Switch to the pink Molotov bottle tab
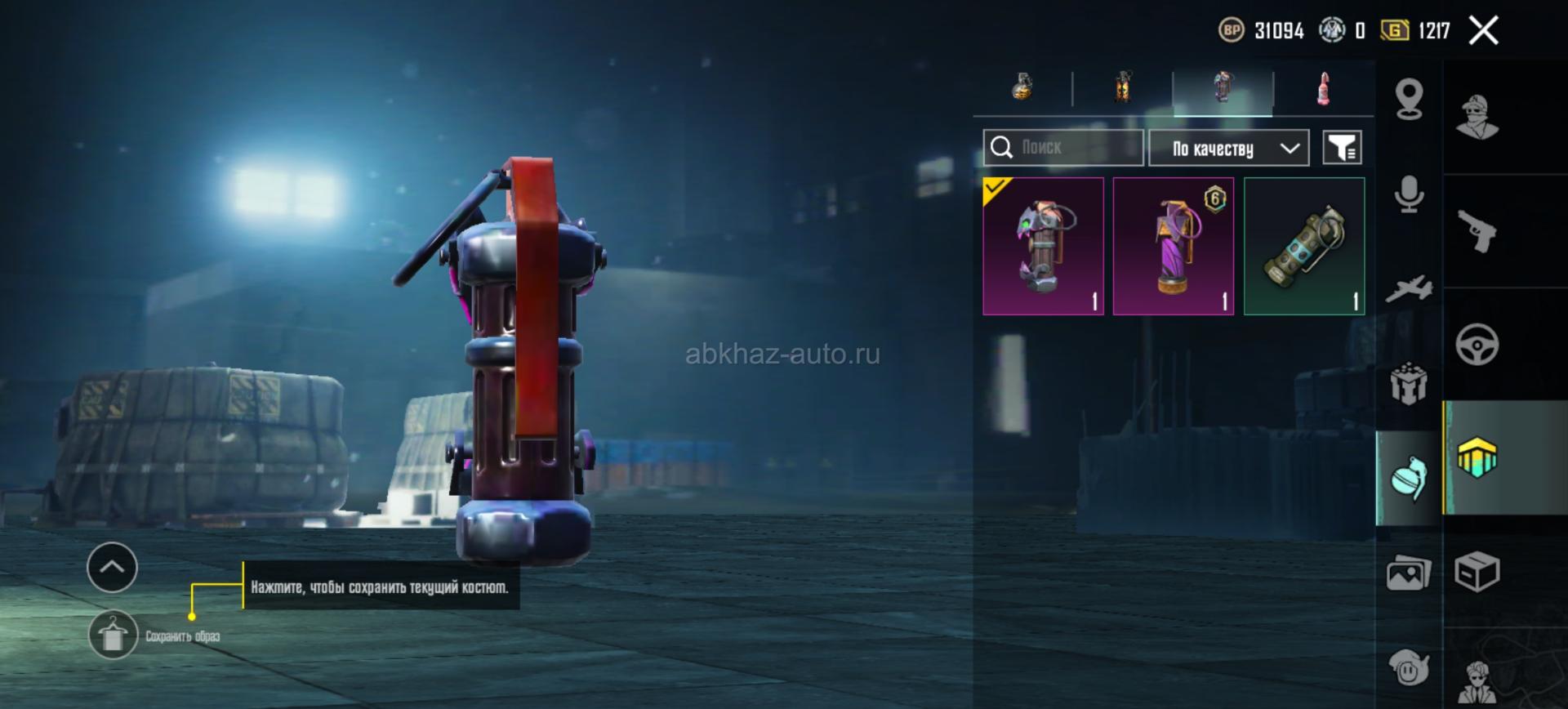 click(x=1323, y=87)
